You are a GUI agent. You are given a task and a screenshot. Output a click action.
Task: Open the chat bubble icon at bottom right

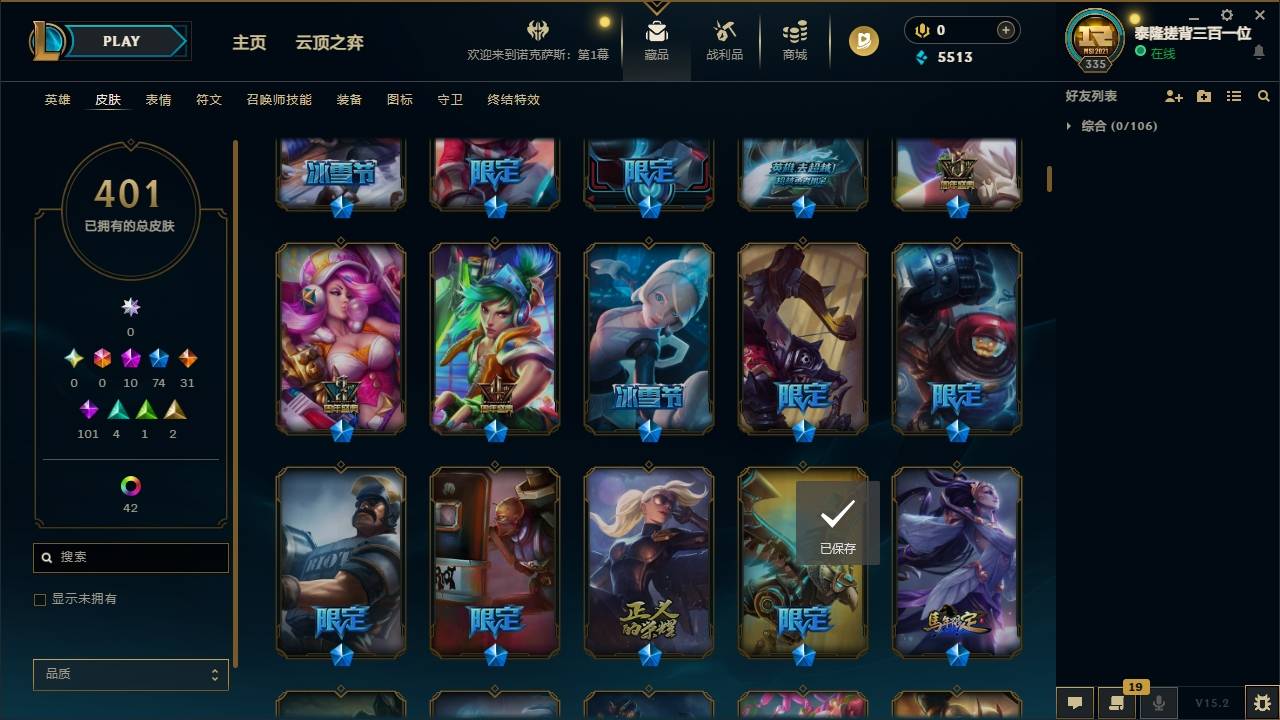pyautogui.click(x=1075, y=703)
